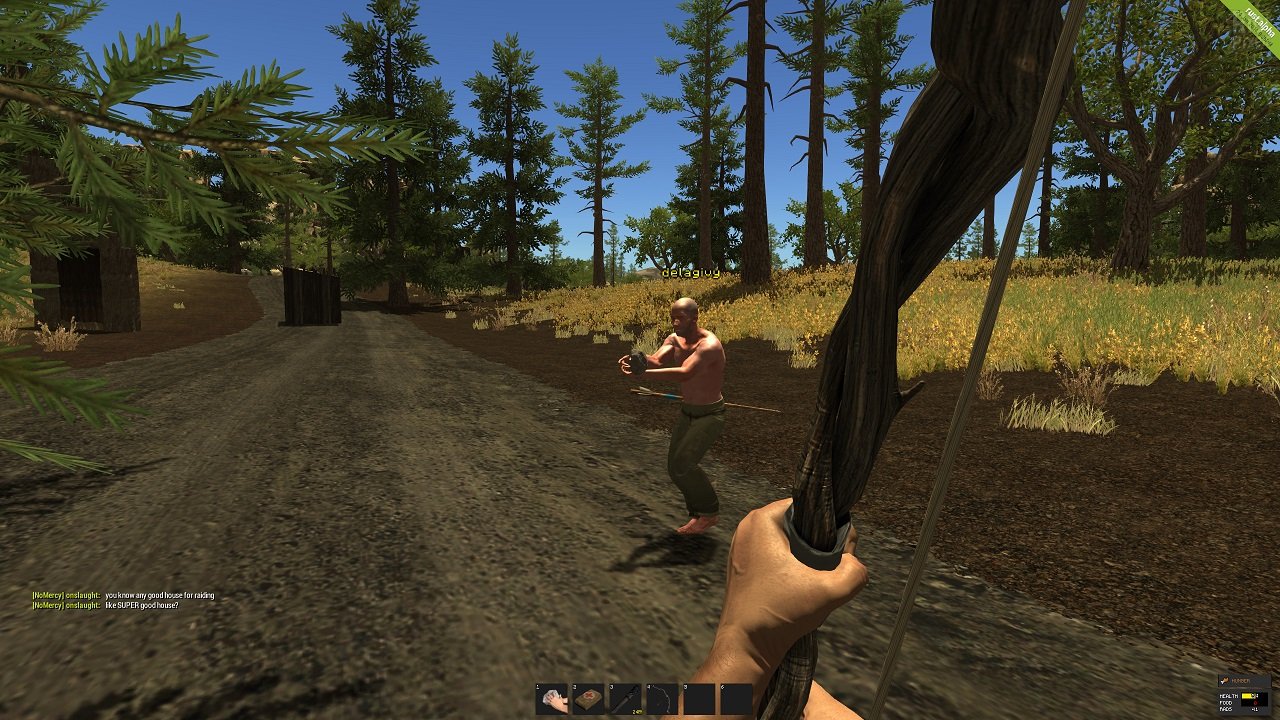1280x720 pixels.
Task: Select the medkit in hotbar slot 2
Action: [x=587, y=700]
